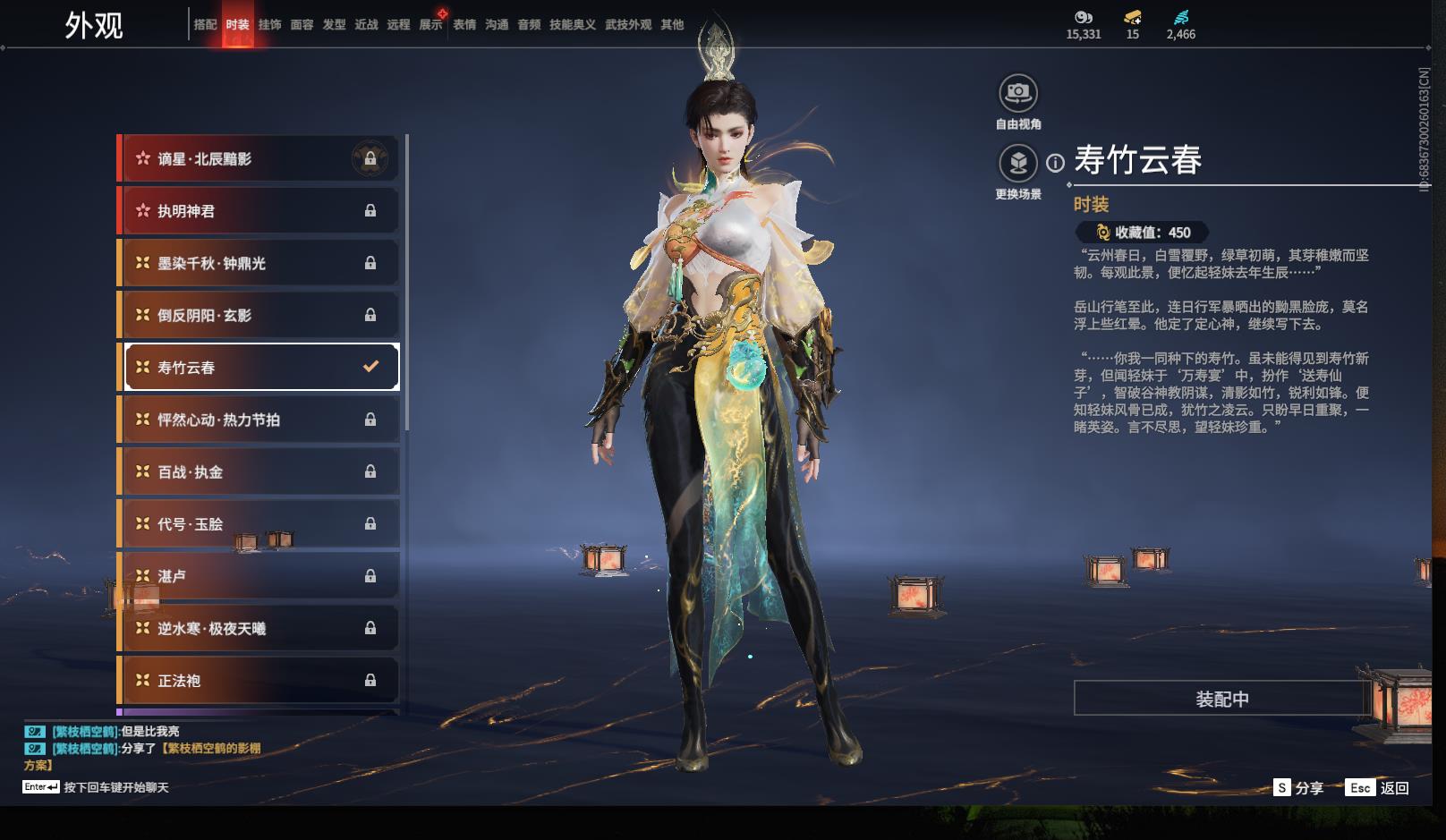Image resolution: width=1446 pixels, height=840 pixels.
Task: Click the 返回 back button
Action: (x=1379, y=788)
